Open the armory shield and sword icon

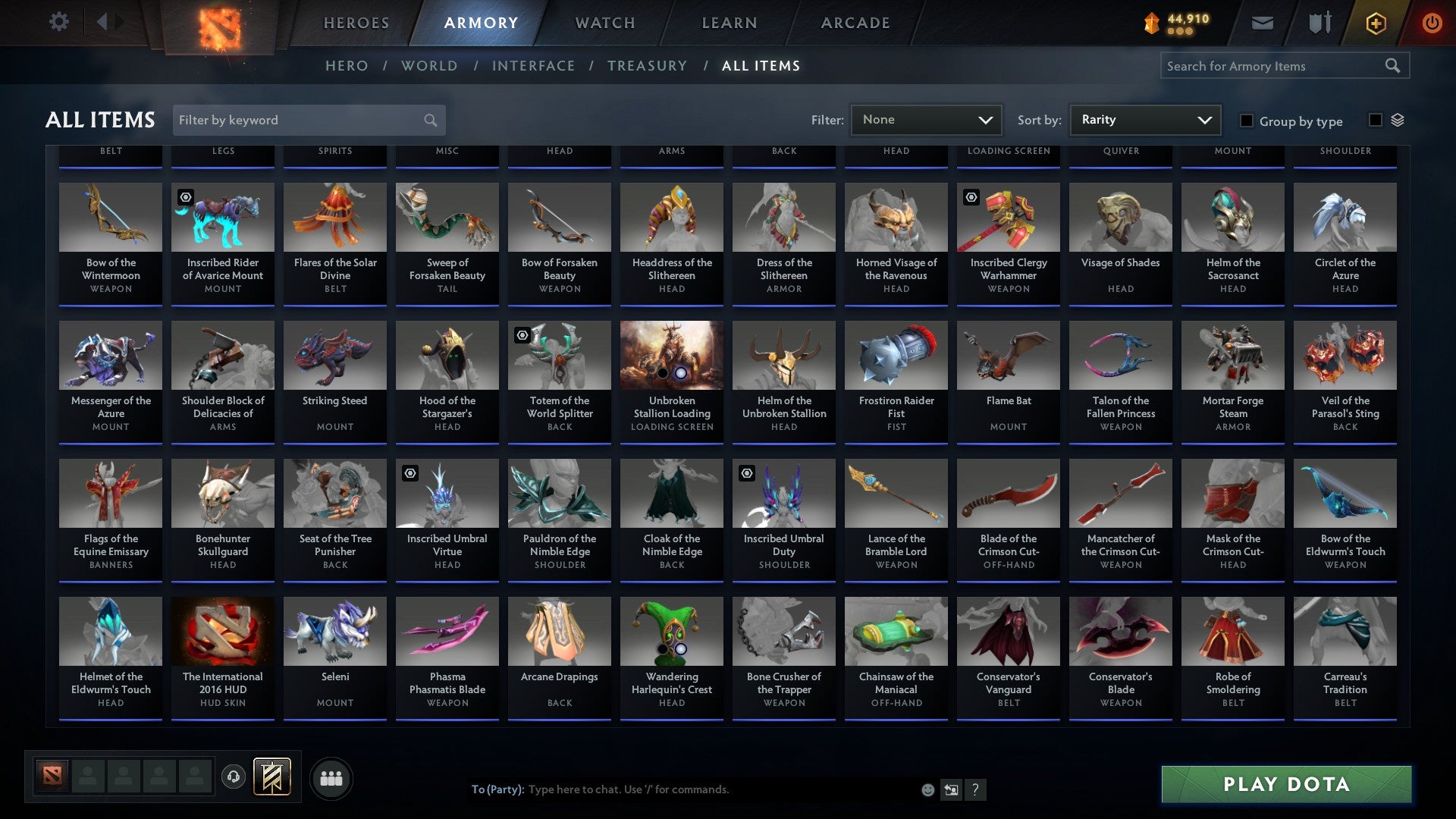click(1319, 23)
